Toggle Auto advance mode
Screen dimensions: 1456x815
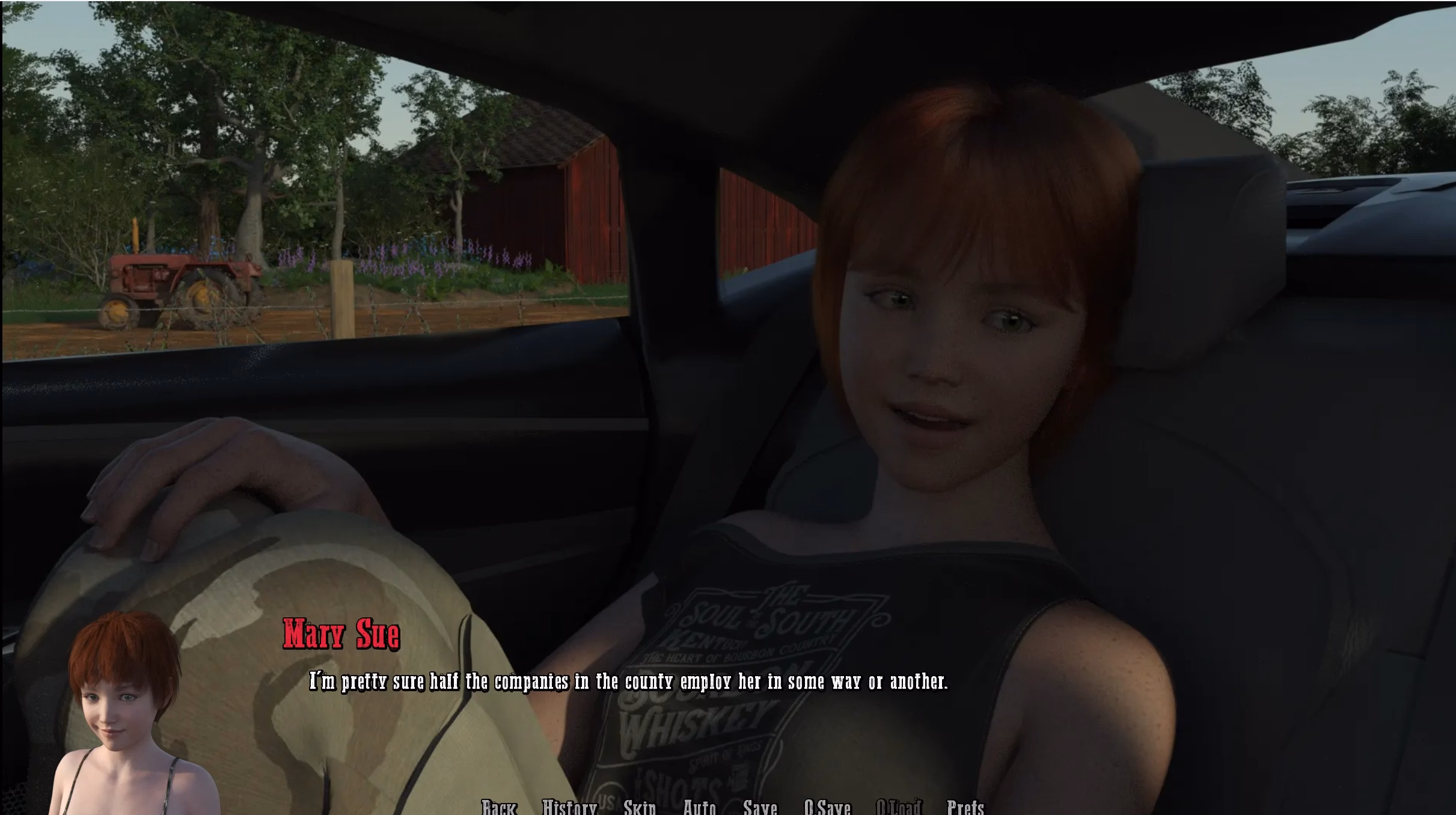700,807
